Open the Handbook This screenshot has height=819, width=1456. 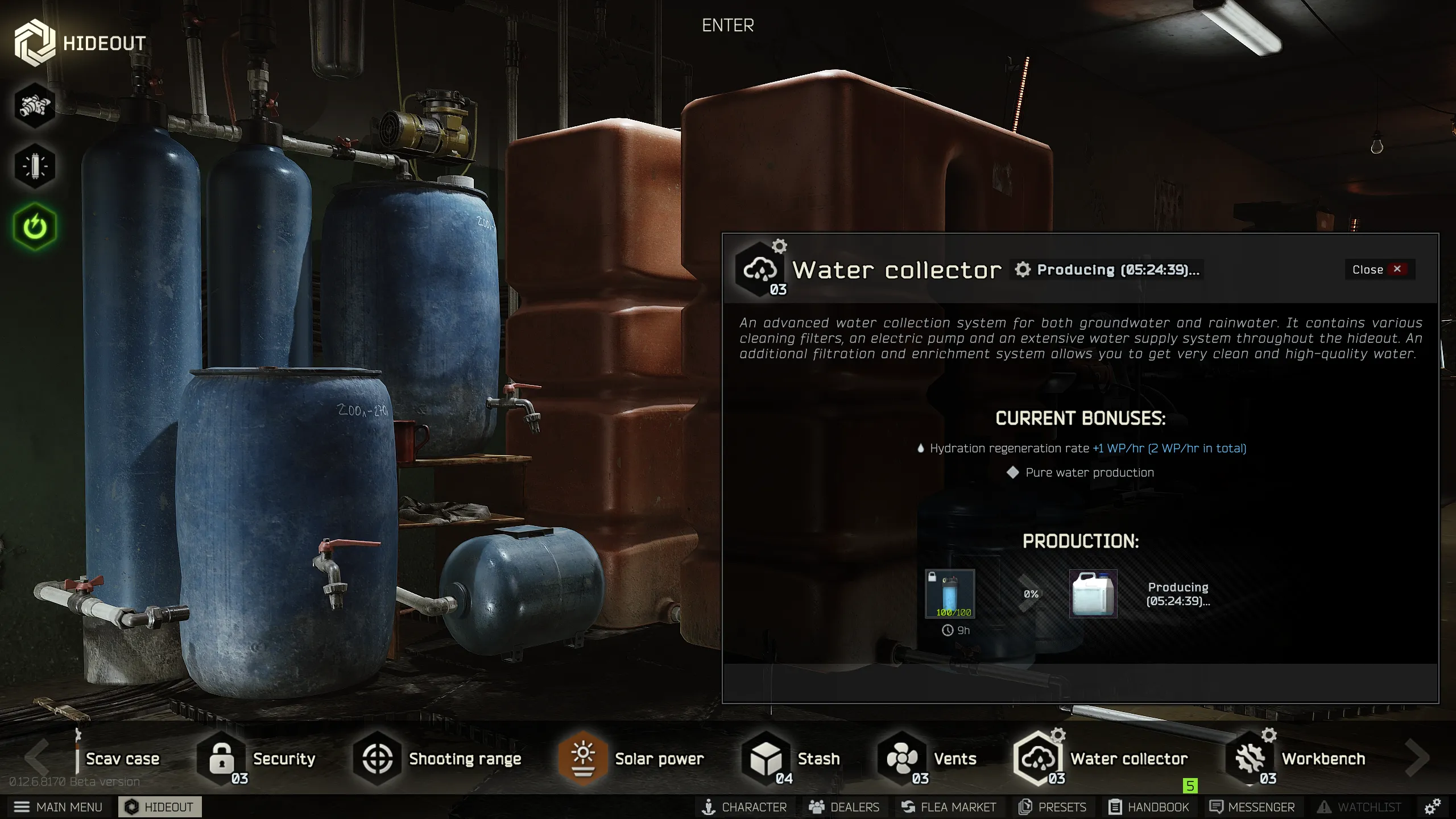pyautogui.click(x=1150, y=806)
